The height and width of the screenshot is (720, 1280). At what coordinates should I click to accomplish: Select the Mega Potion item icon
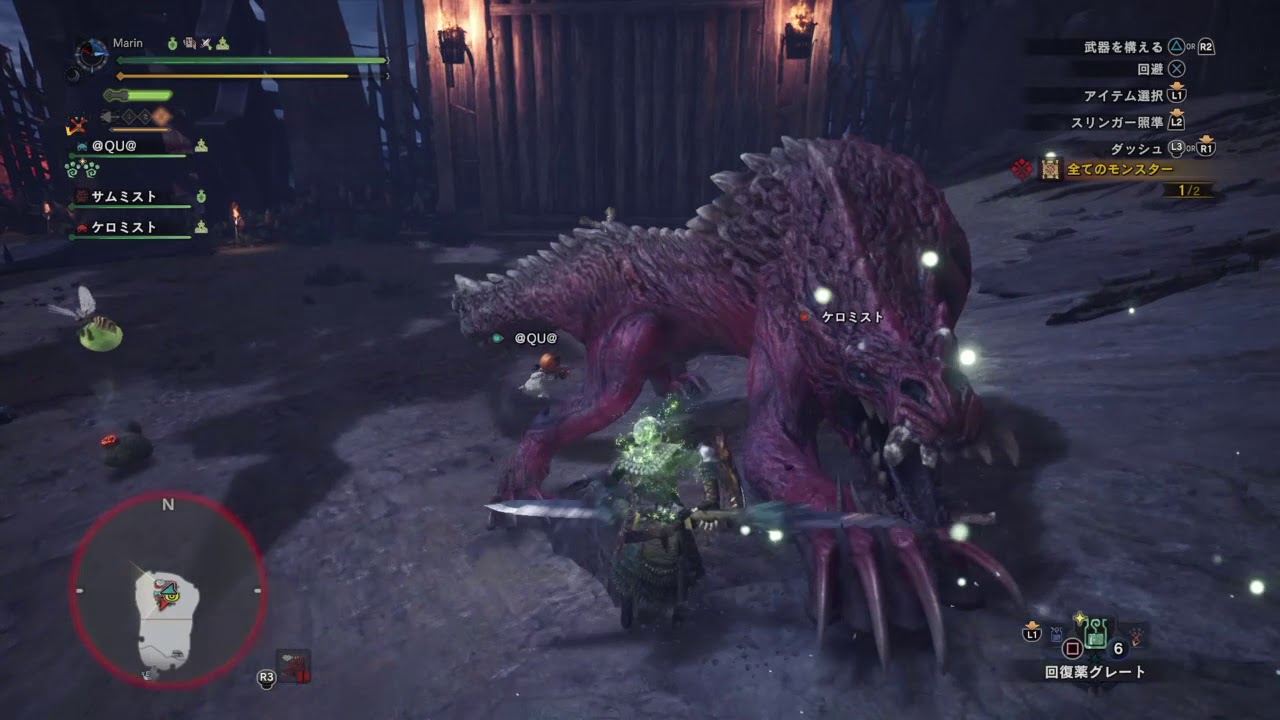click(x=1095, y=634)
